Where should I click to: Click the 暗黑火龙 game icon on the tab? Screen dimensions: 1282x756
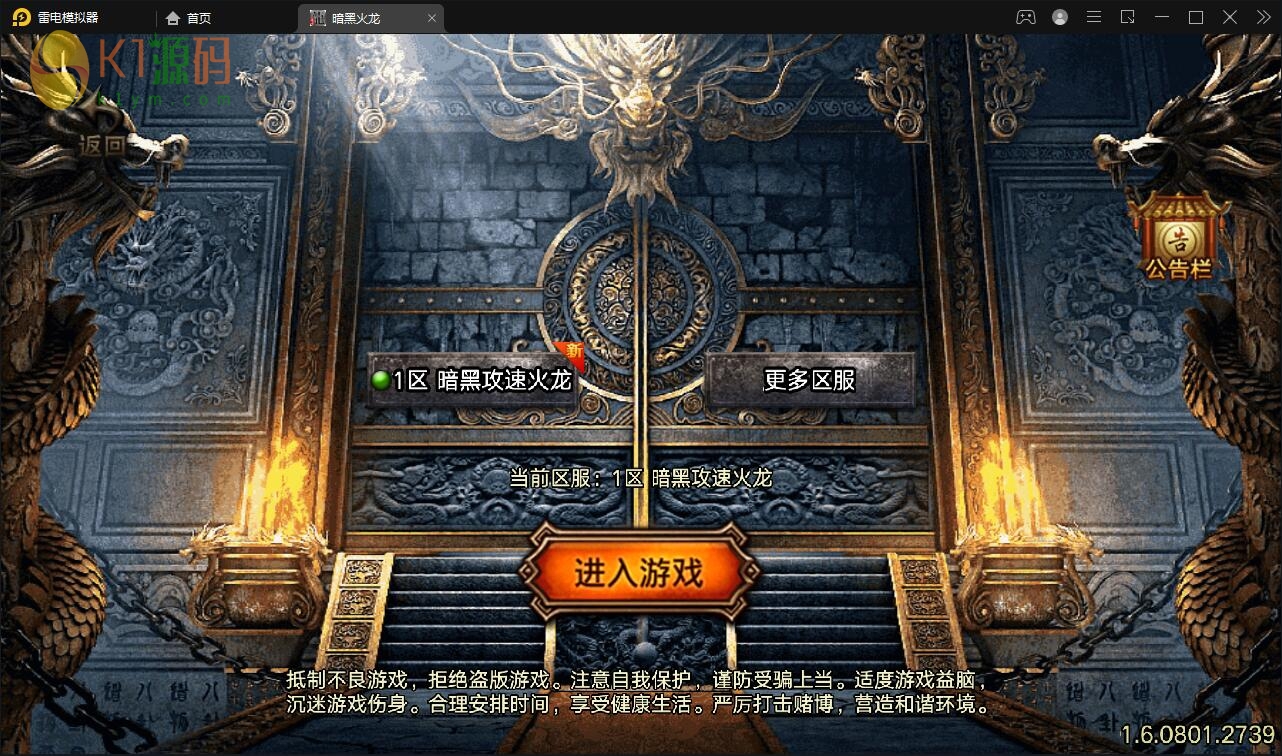(x=317, y=17)
